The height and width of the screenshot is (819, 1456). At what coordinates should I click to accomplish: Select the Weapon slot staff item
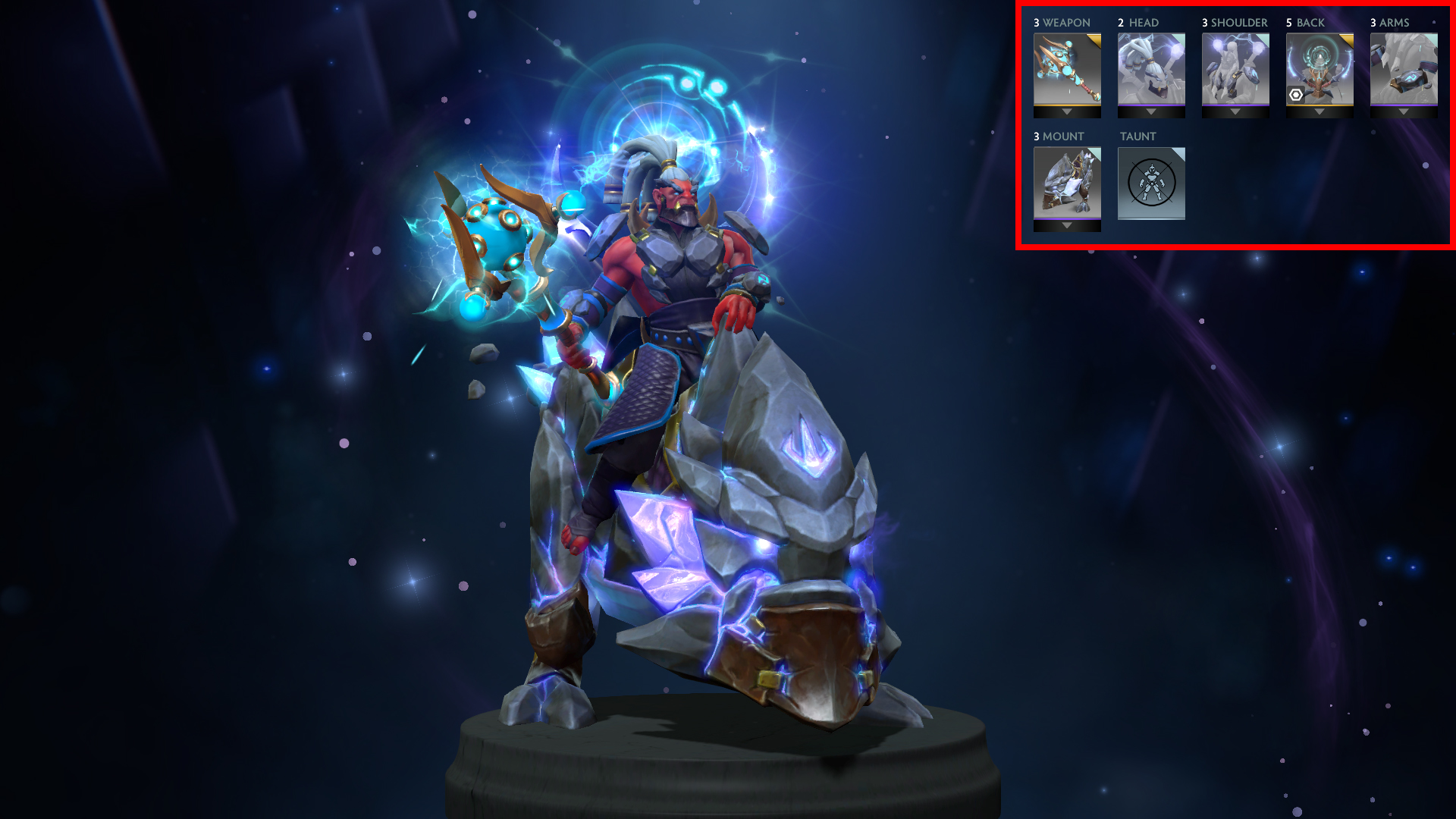pyautogui.click(x=1066, y=68)
